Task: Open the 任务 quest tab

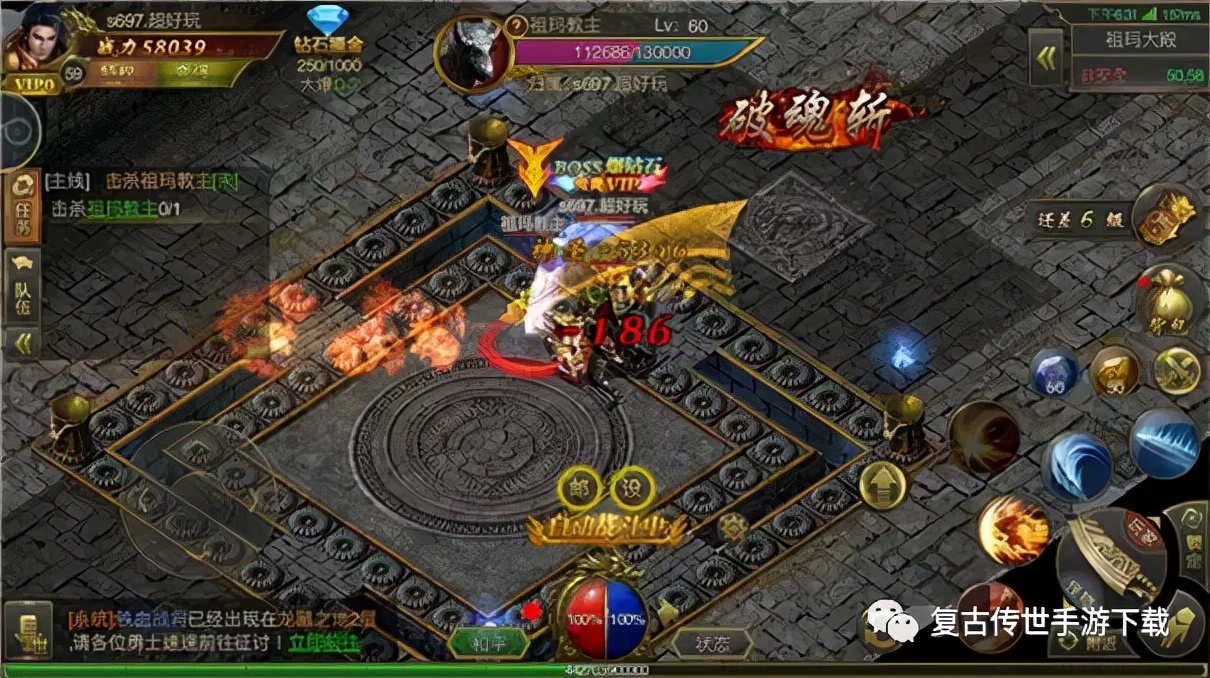Action: (20, 206)
